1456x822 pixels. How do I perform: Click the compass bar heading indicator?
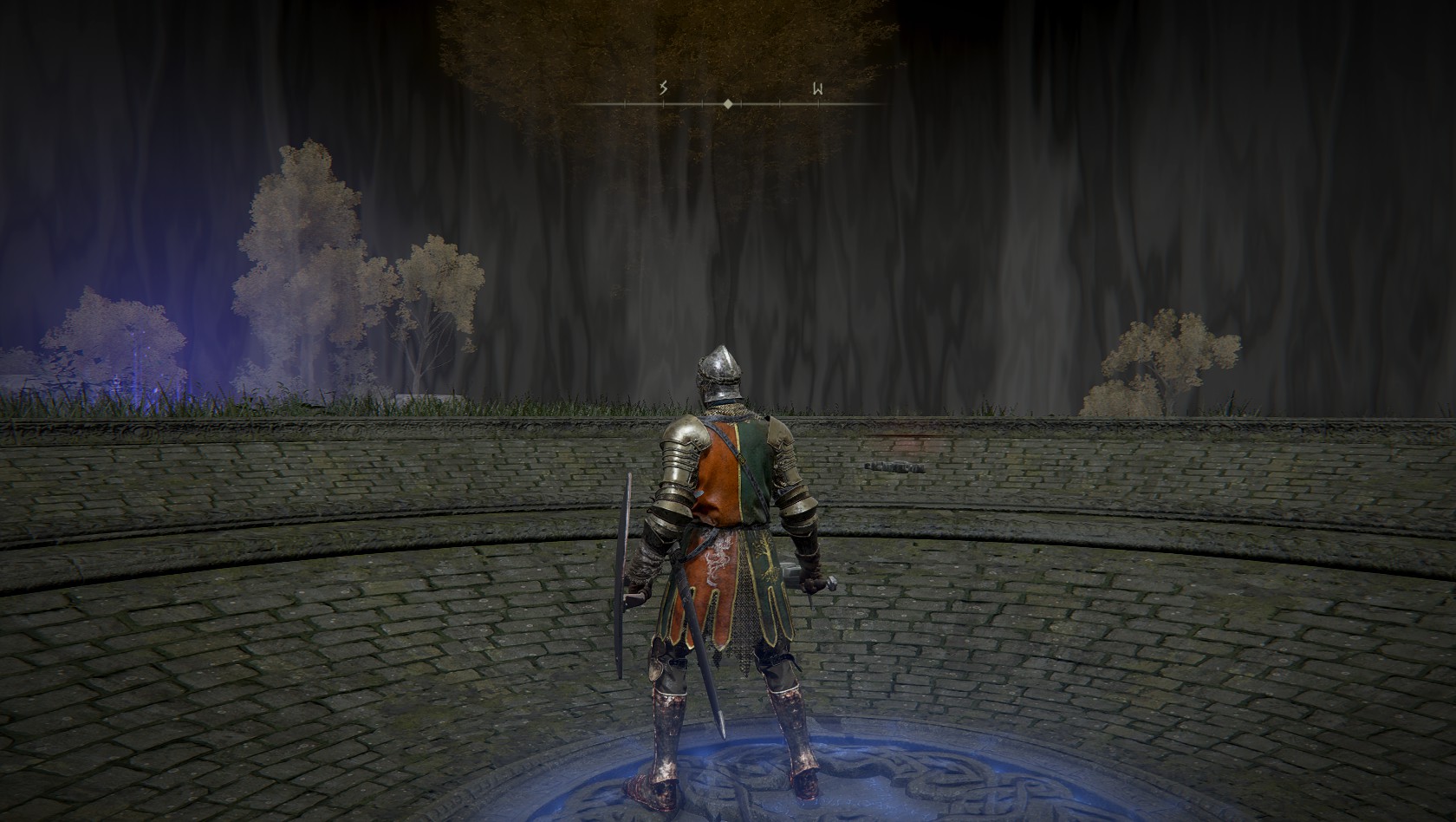coord(728,104)
